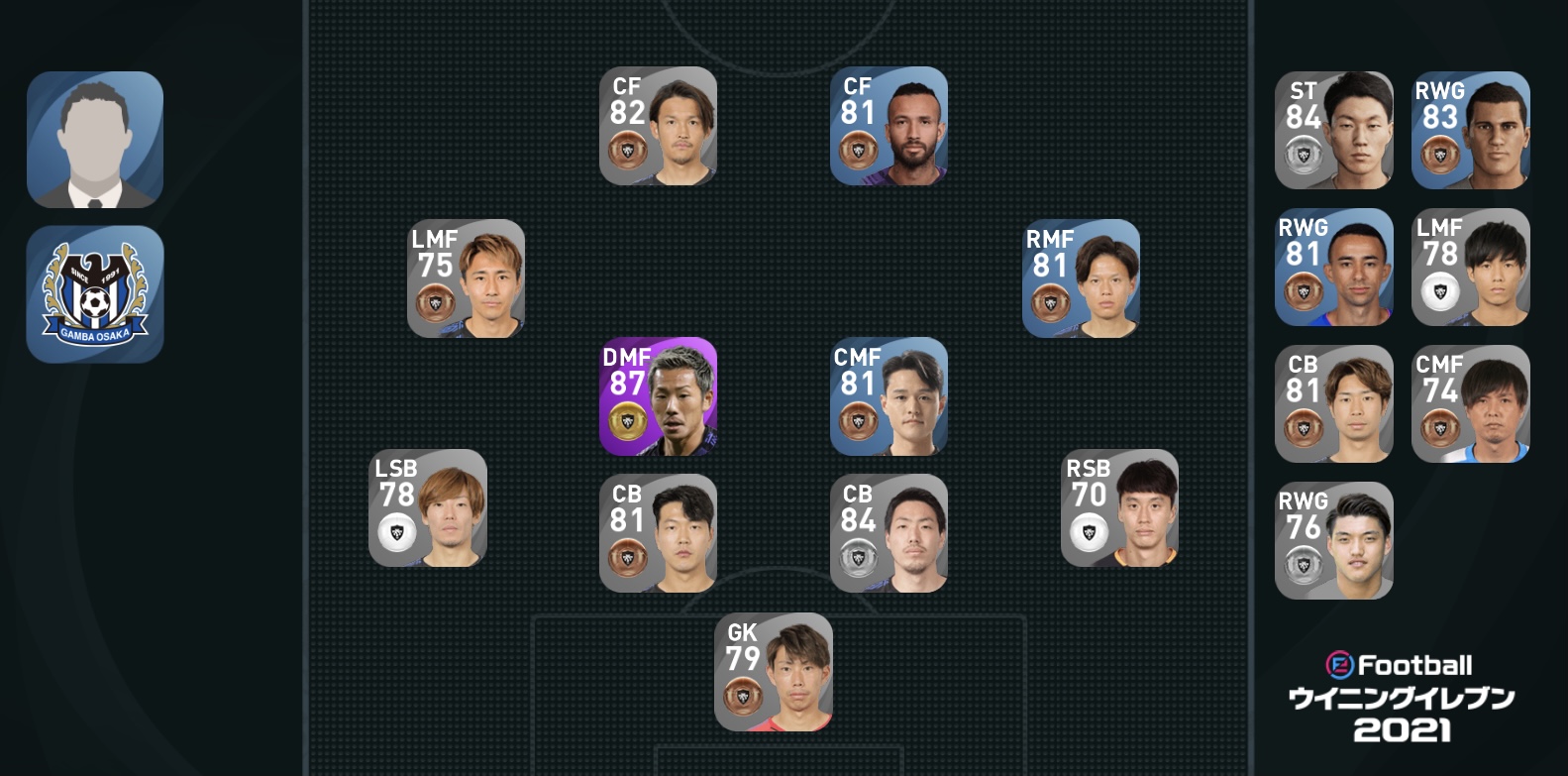Pick the LMF 75 midfielder card
The height and width of the screenshot is (776, 1568).
[x=466, y=278]
